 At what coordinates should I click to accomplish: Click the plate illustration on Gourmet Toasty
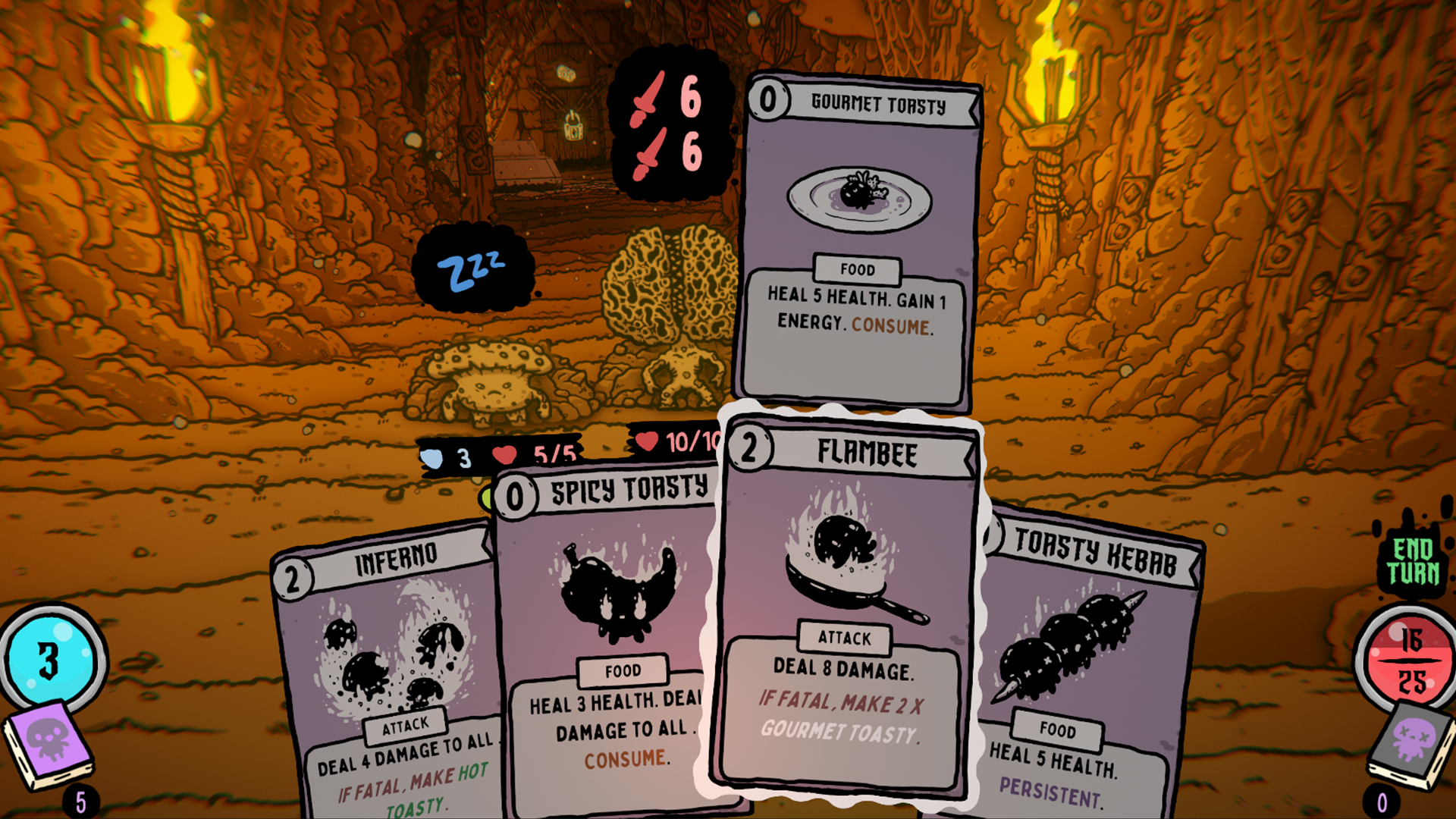click(x=859, y=196)
